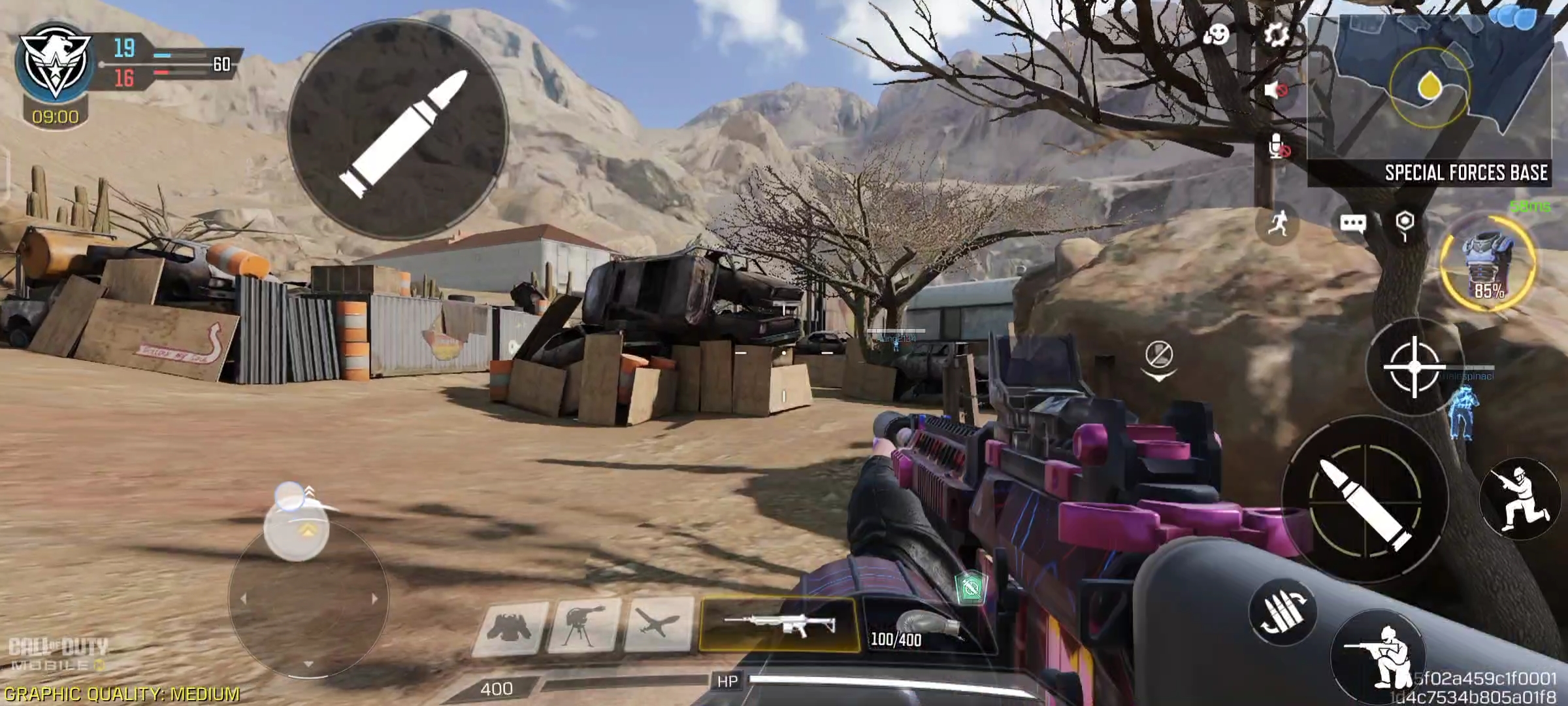The image size is (1568, 706).
Task: Open the settings gear icon
Action: (1276, 34)
